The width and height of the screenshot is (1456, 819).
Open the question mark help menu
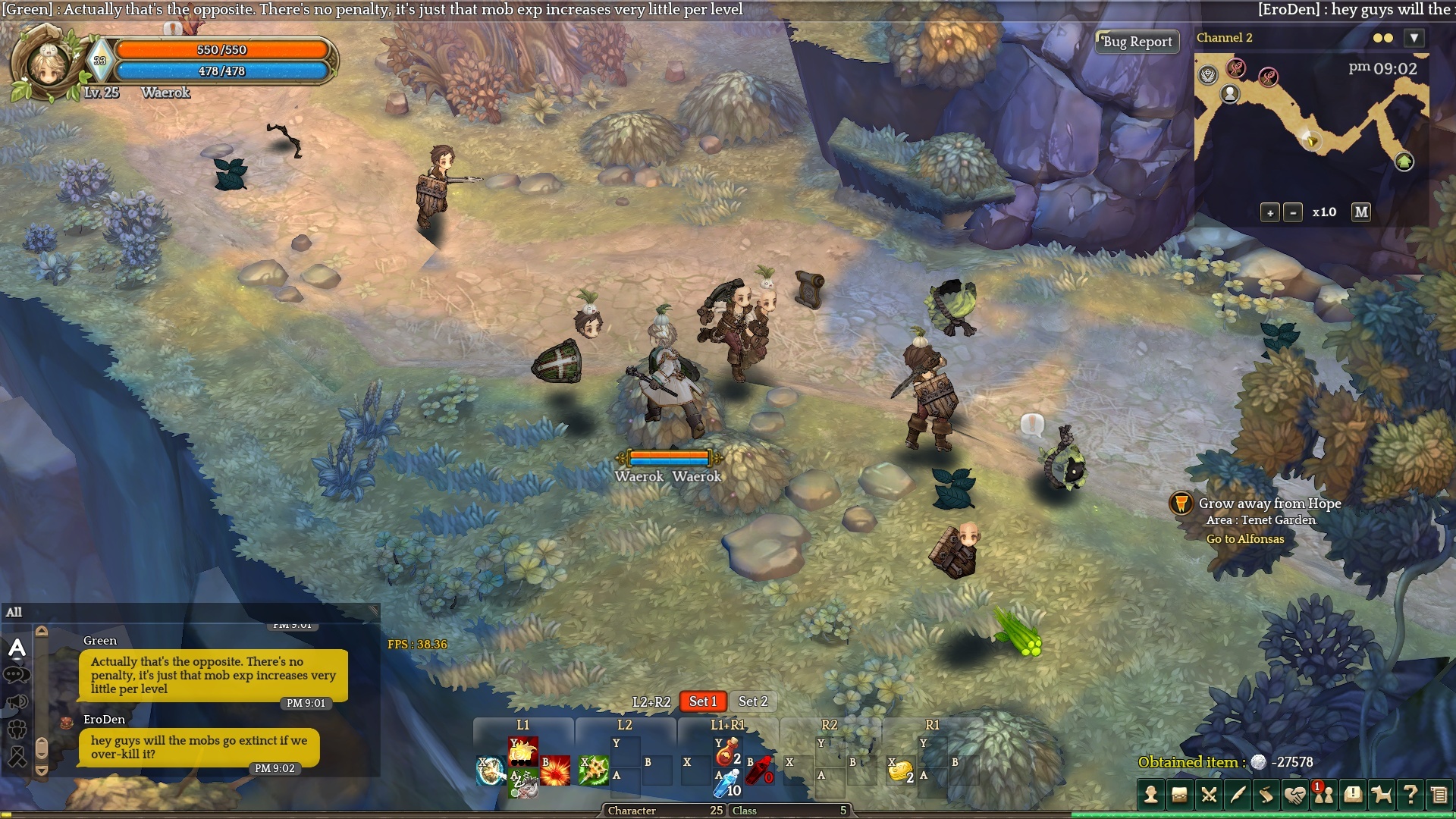1410,795
